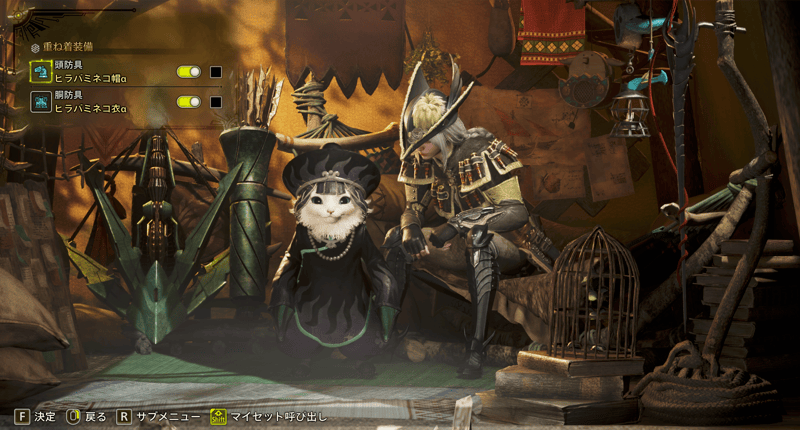
Task: Select the head armor layered equipment icon
Action: (41, 71)
